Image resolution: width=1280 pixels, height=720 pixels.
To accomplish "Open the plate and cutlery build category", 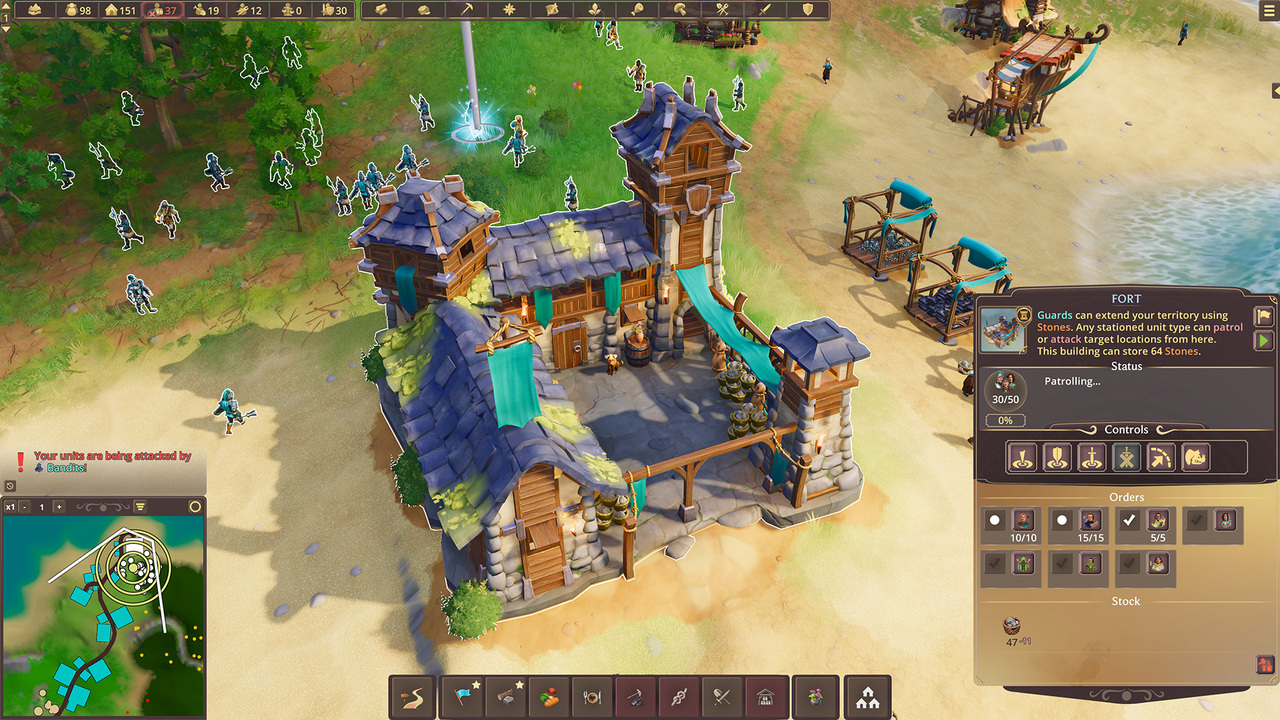I will point(592,696).
